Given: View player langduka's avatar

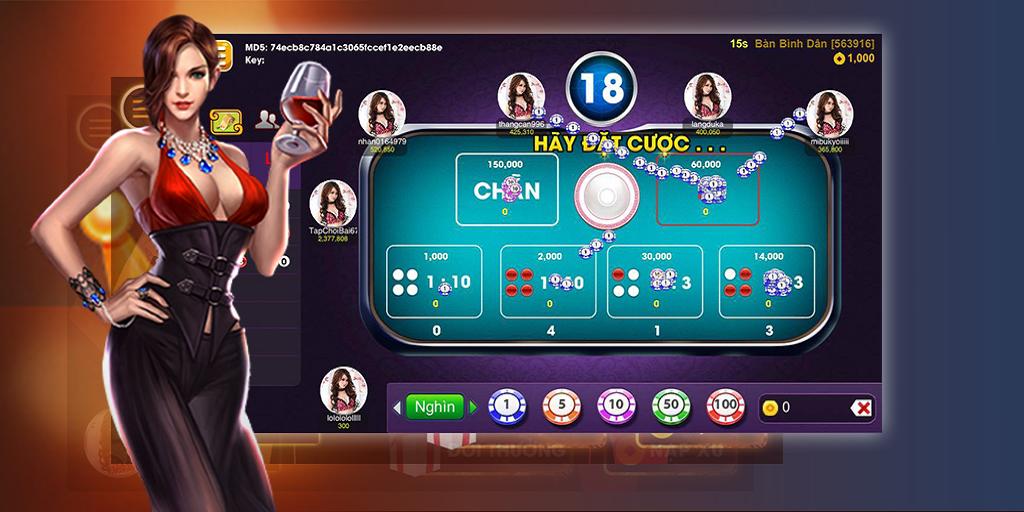Looking at the screenshot, I should coord(707,97).
